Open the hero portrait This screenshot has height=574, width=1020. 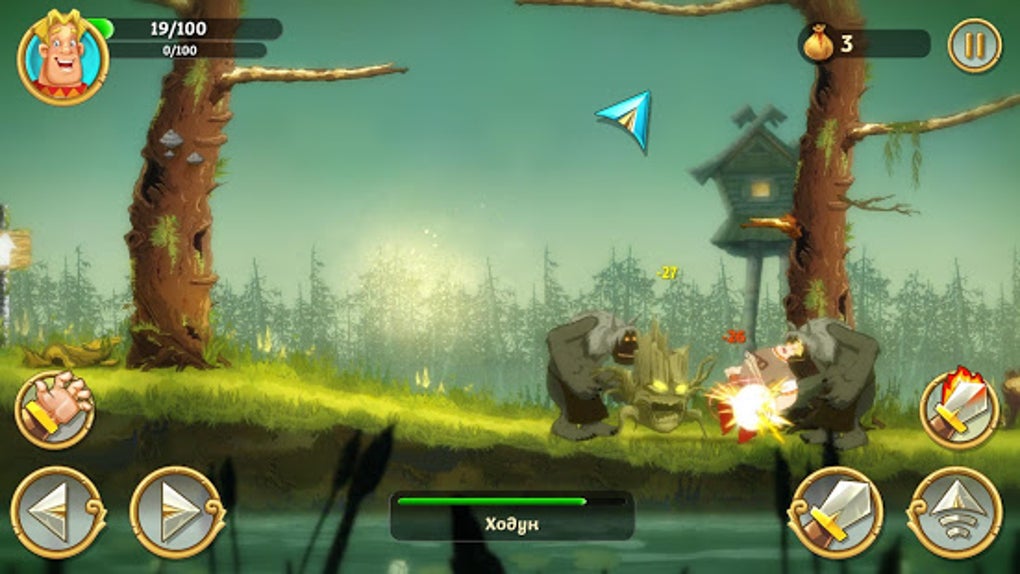(x=62, y=56)
